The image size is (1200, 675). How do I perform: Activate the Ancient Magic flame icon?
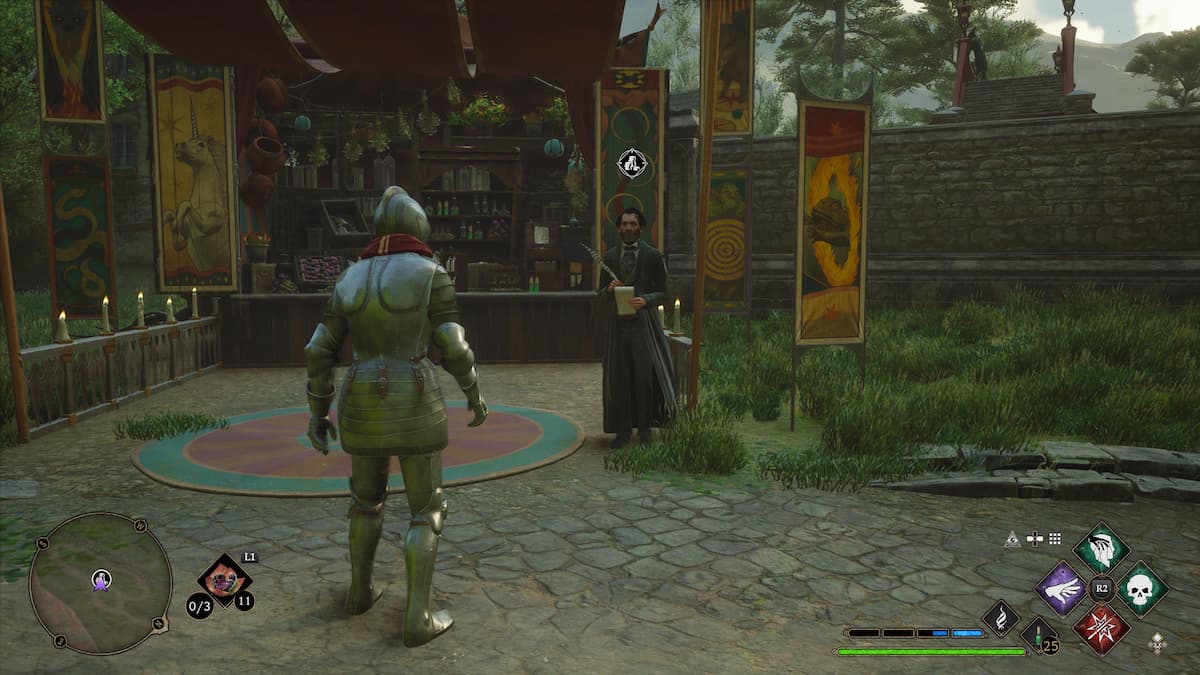tap(1001, 618)
